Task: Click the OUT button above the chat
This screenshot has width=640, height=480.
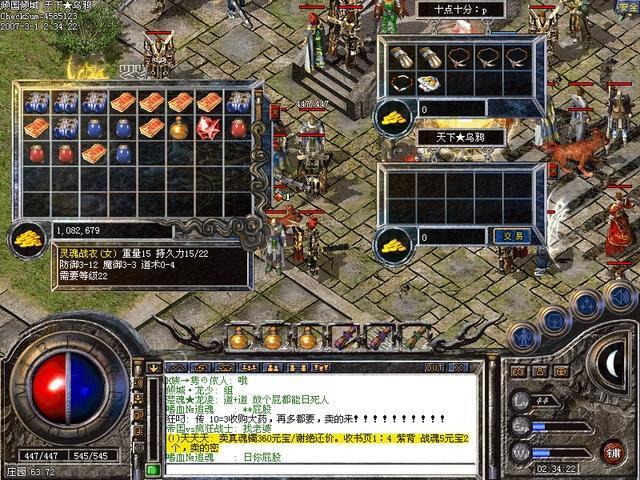Action: click(x=434, y=367)
